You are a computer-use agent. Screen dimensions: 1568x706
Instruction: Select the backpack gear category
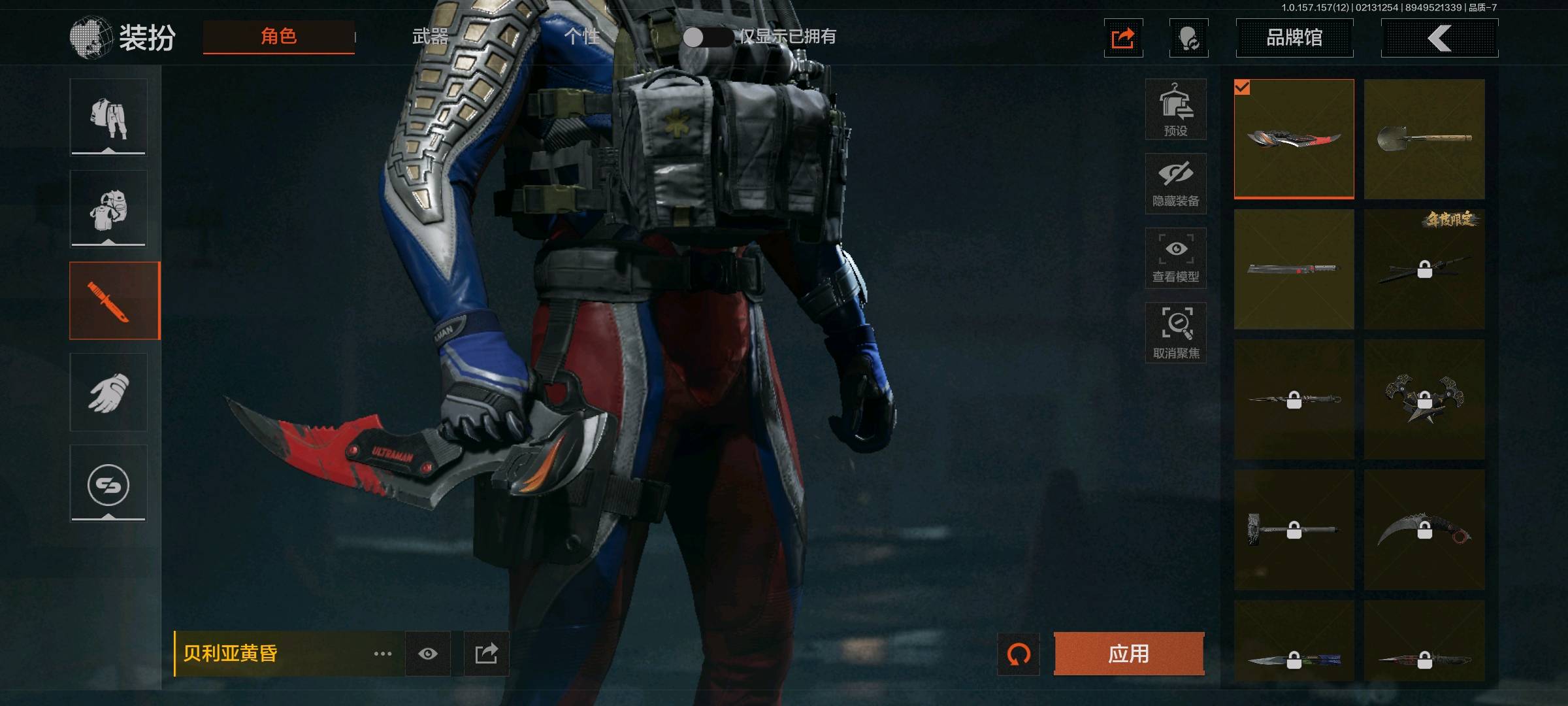click(108, 209)
